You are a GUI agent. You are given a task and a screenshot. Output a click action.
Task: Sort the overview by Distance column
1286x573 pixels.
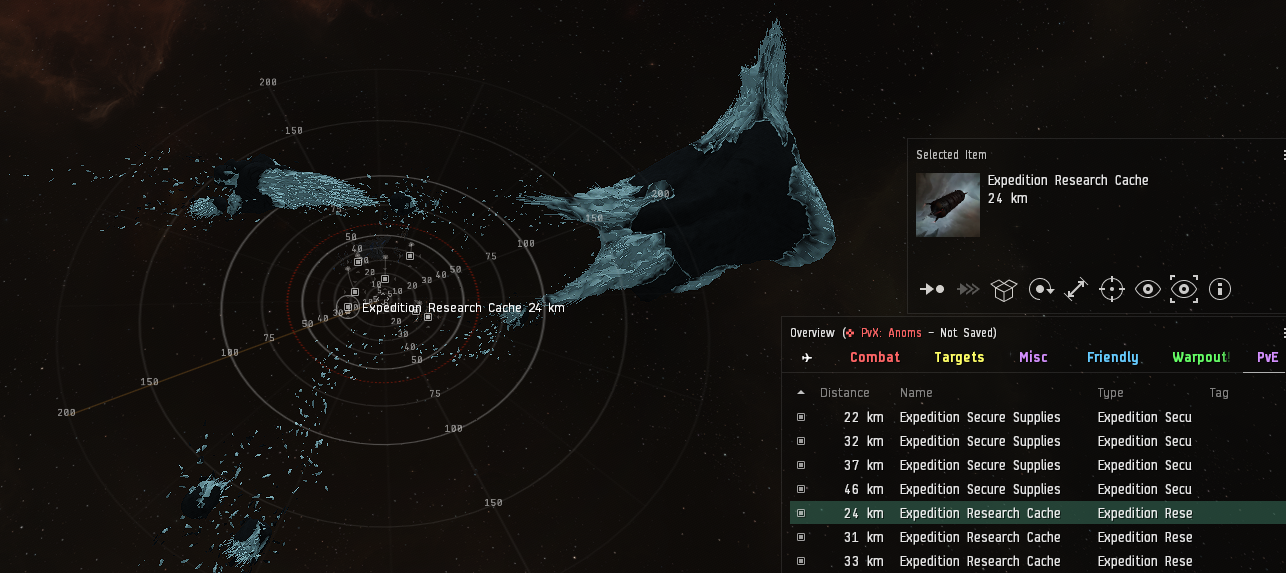coord(844,393)
